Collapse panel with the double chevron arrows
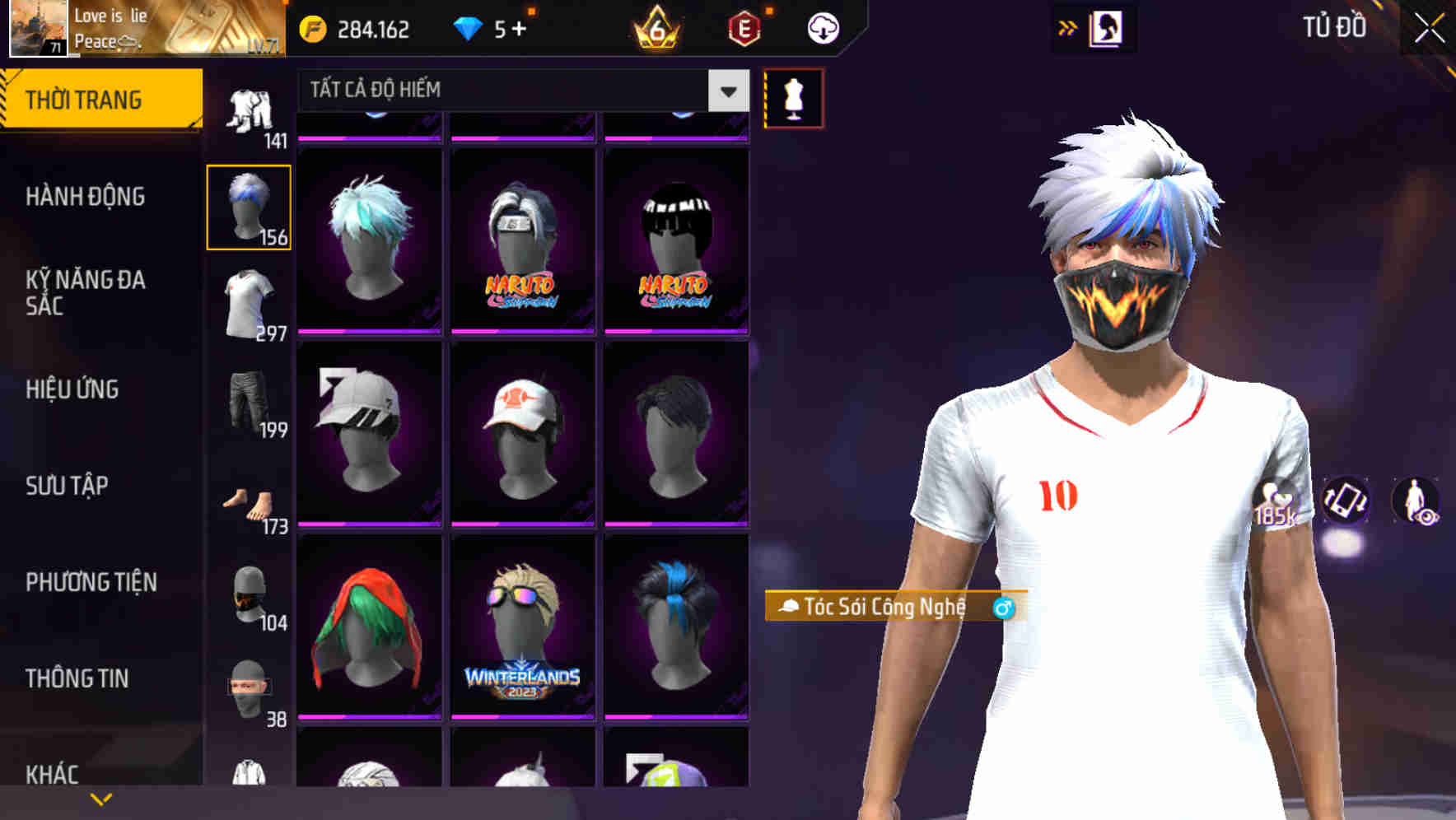1456x820 pixels. (x=1068, y=27)
